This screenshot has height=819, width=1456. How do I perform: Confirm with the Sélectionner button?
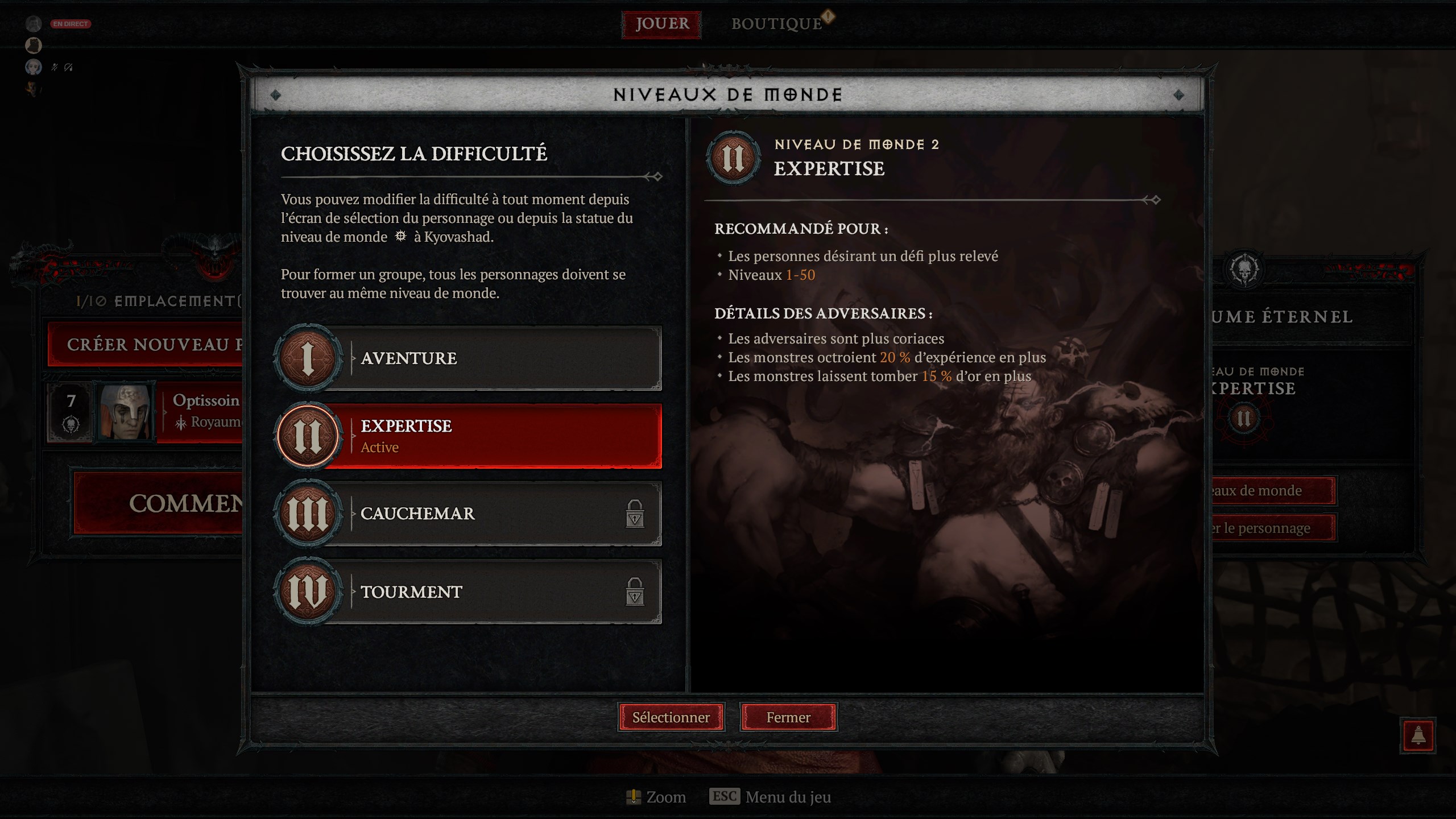[672, 717]
